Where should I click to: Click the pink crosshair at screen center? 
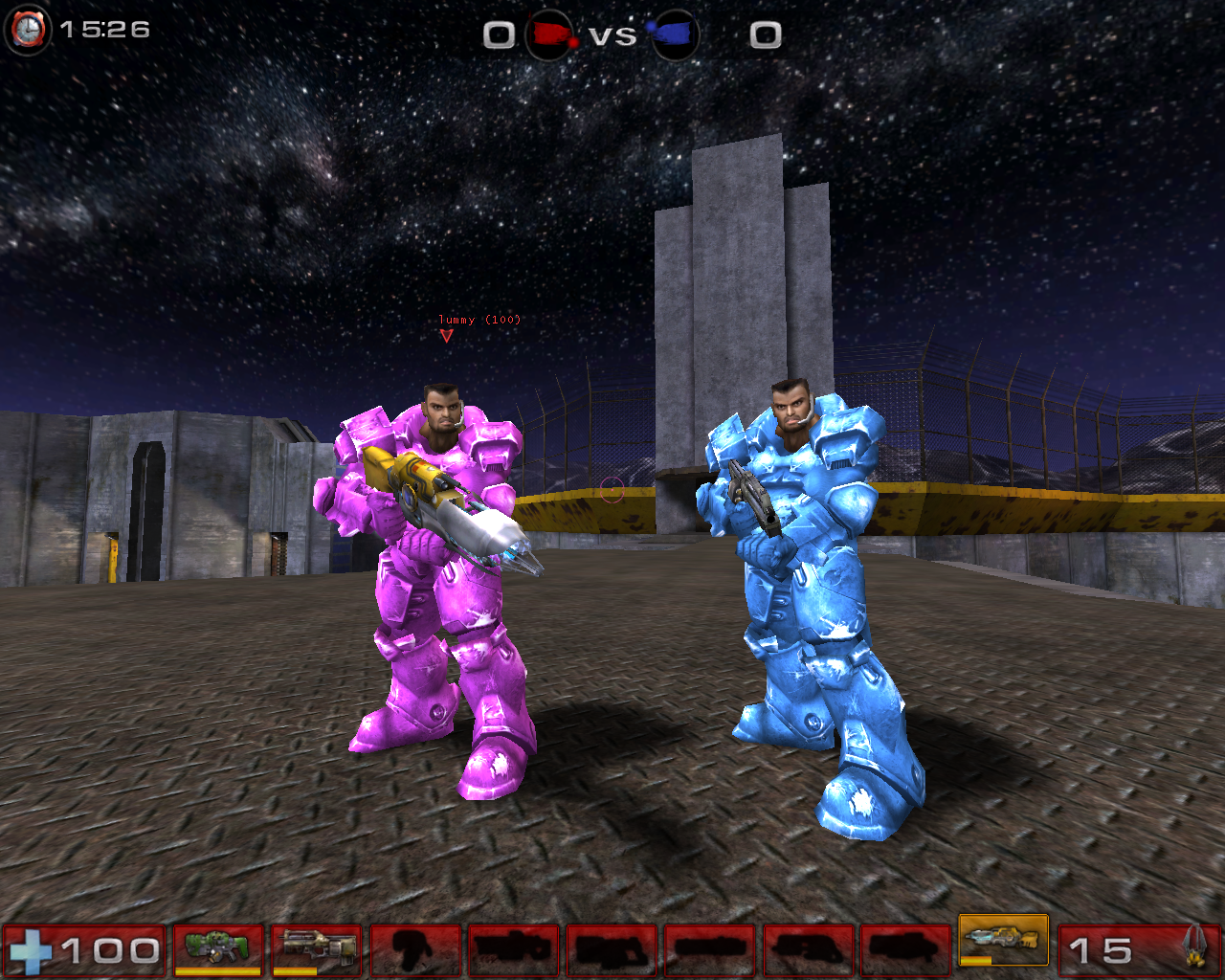pos(613,491)
